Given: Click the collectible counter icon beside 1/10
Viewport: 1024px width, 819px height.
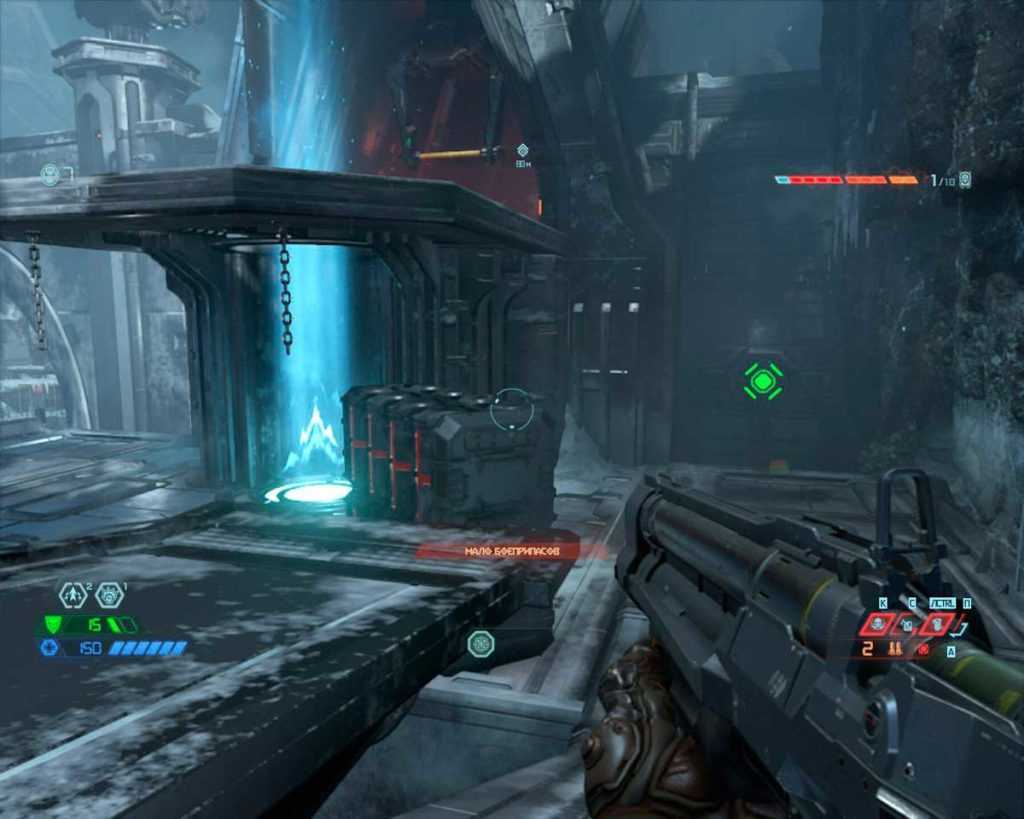Looking at the screenshot, I should [965, 180].
